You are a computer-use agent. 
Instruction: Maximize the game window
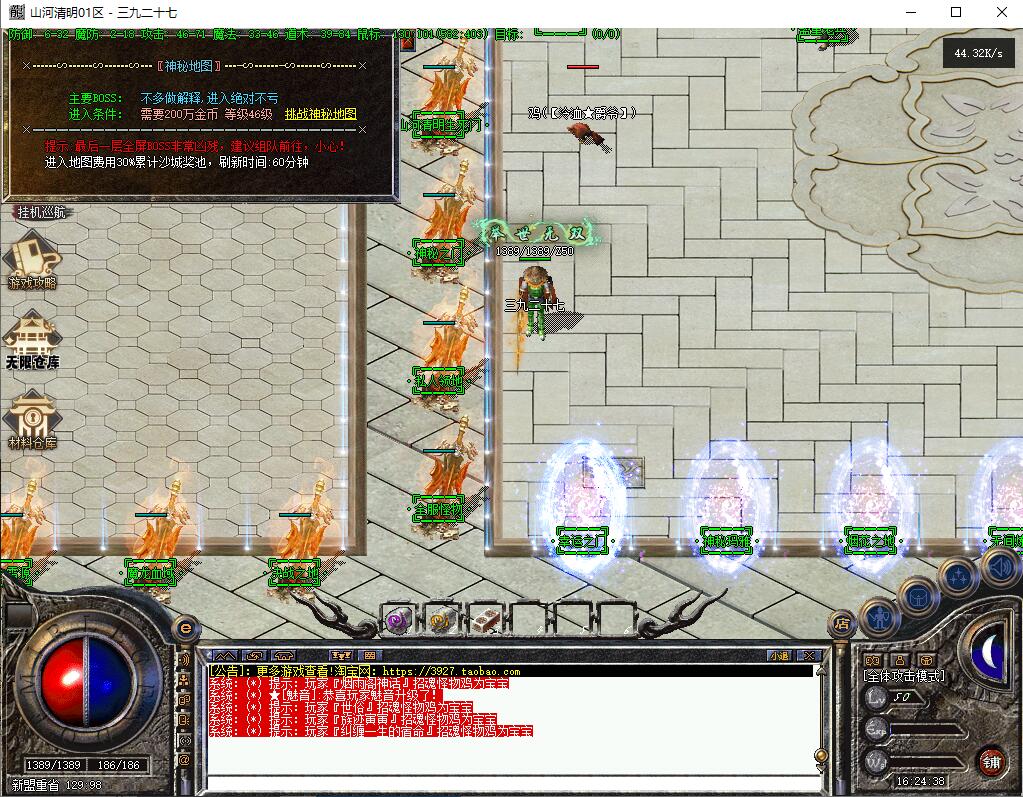pos(955,12)
